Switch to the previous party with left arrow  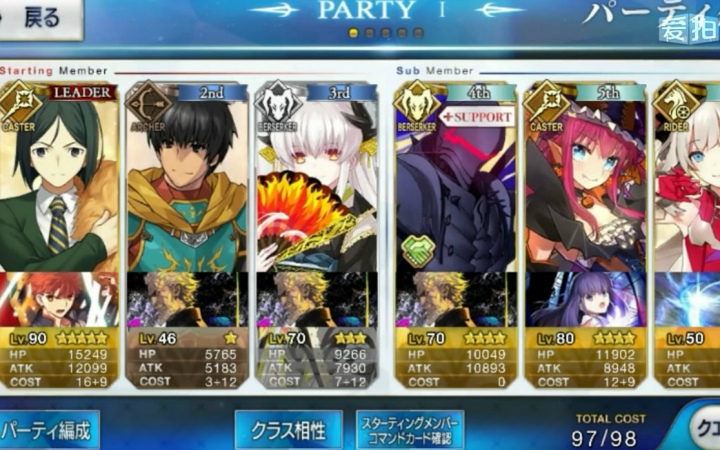coord(271,10)
